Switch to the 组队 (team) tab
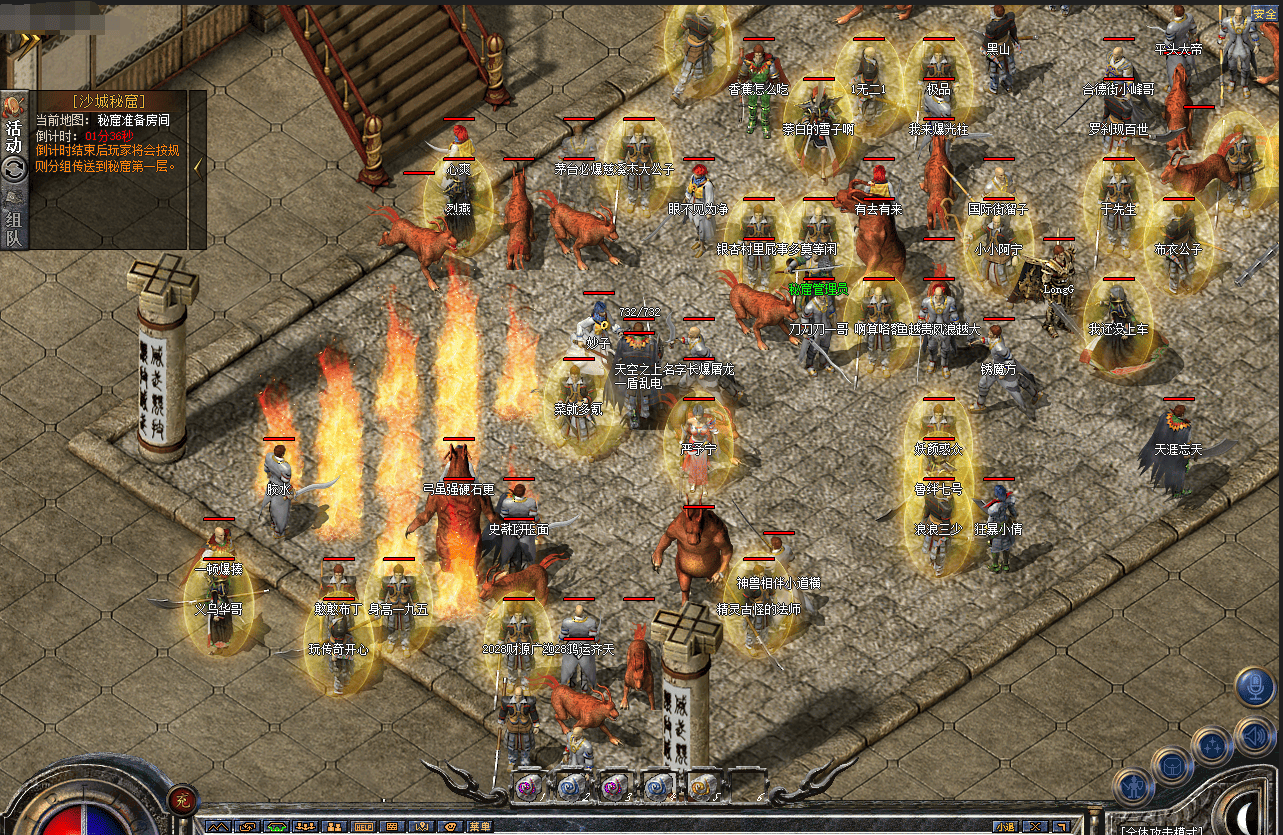The height and width of the screenshot is (835, 1283). pyautogui.click(x=14, y=228)
